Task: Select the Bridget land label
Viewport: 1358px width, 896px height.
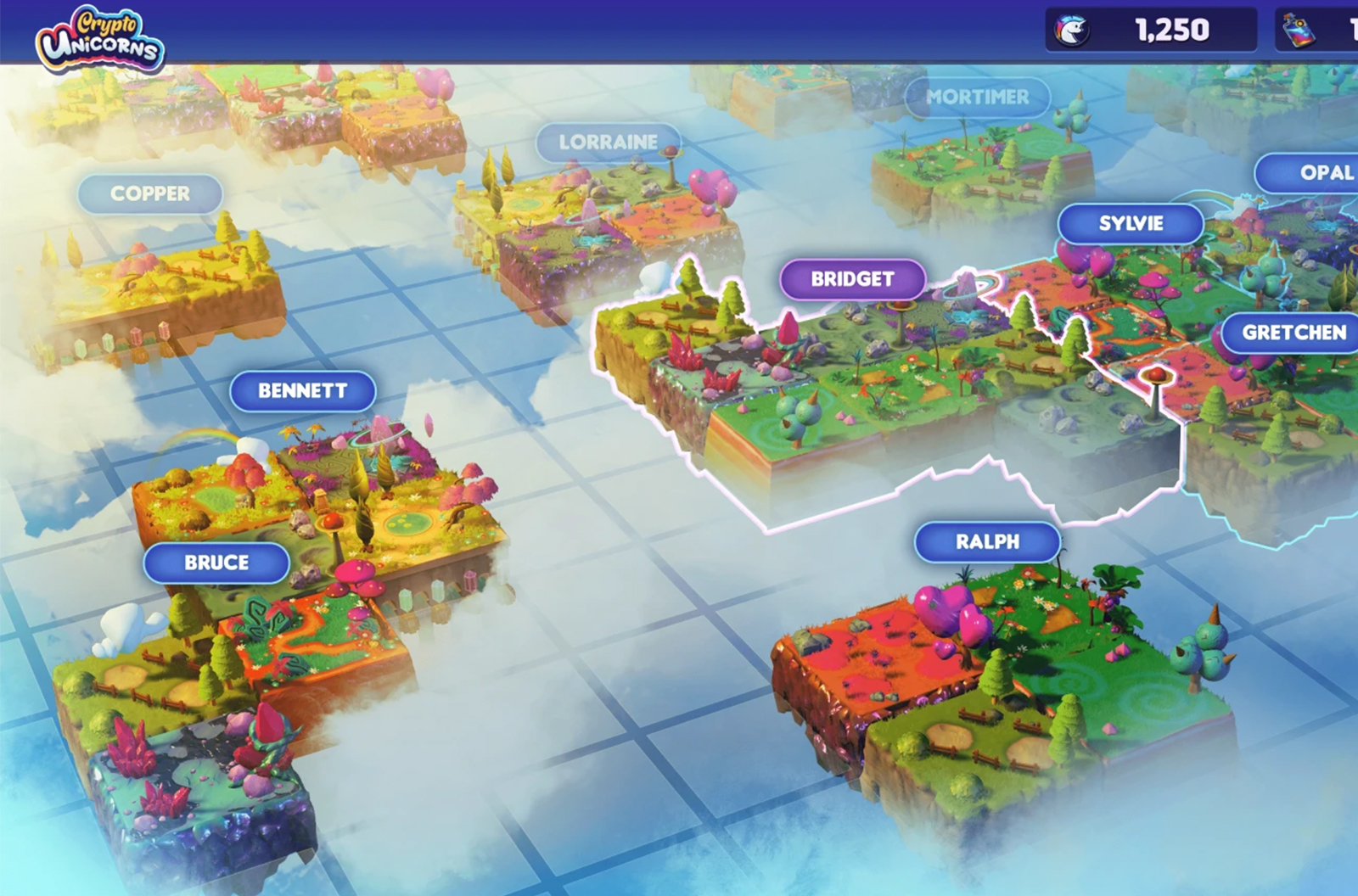Action: click(852, 279)
